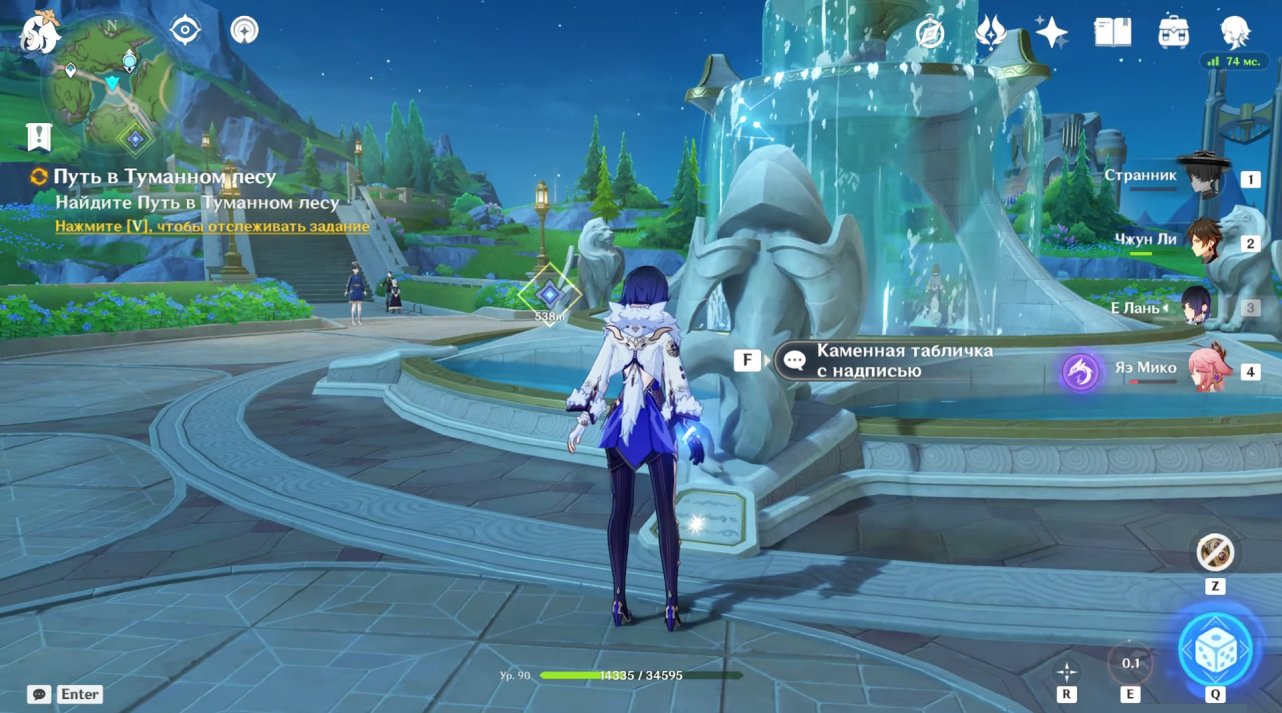Screen dimensions: 1282x713
Task: Open the character profile icon
Action: pyautogui.click(x=1235, y=31)
